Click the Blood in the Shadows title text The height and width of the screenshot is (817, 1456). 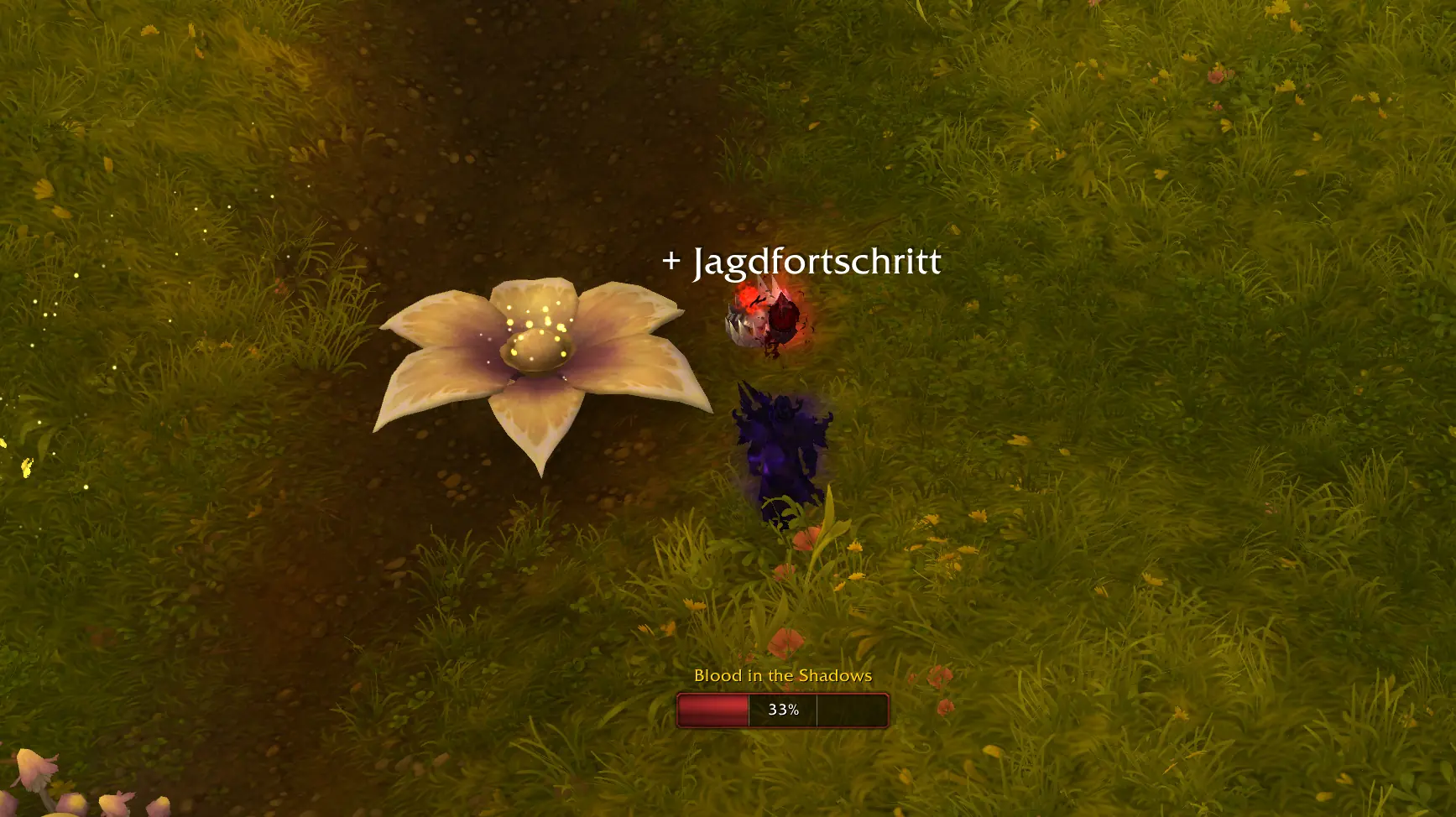pos(782,674)
